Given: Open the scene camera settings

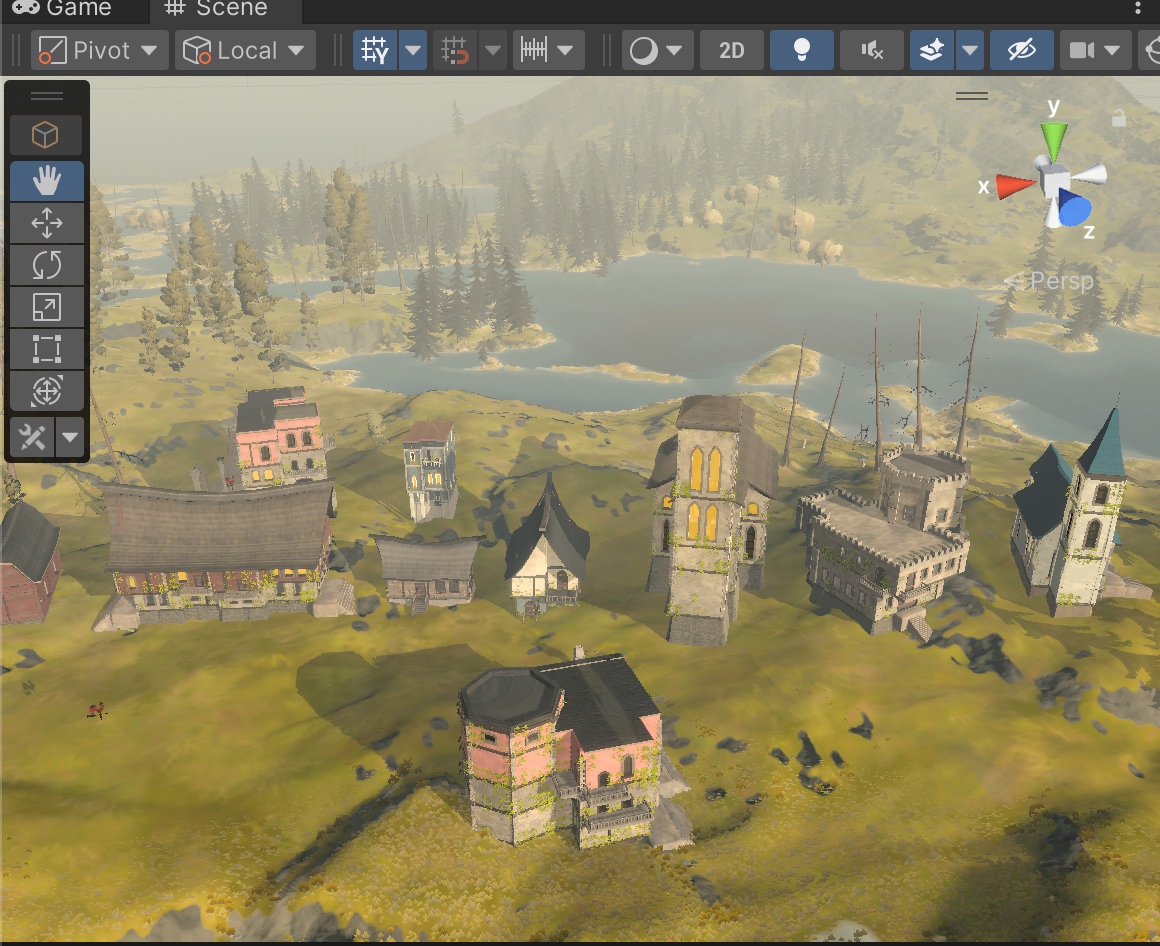Looking at the screenshot, I should point(1094,50).
